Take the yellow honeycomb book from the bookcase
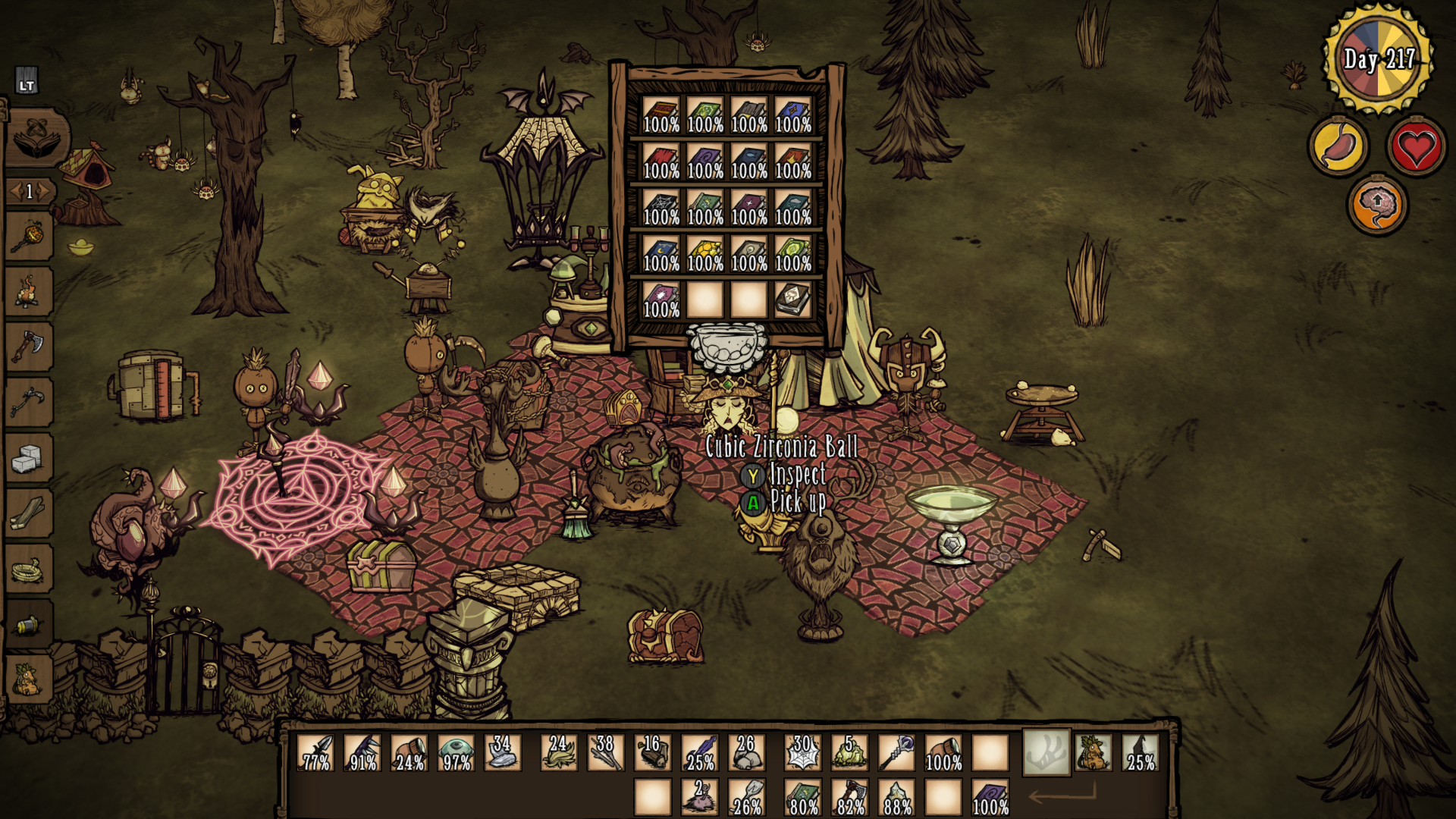The width and height of the screenshot is (1456, 819). pyautogui.click(x=704, y=253)
